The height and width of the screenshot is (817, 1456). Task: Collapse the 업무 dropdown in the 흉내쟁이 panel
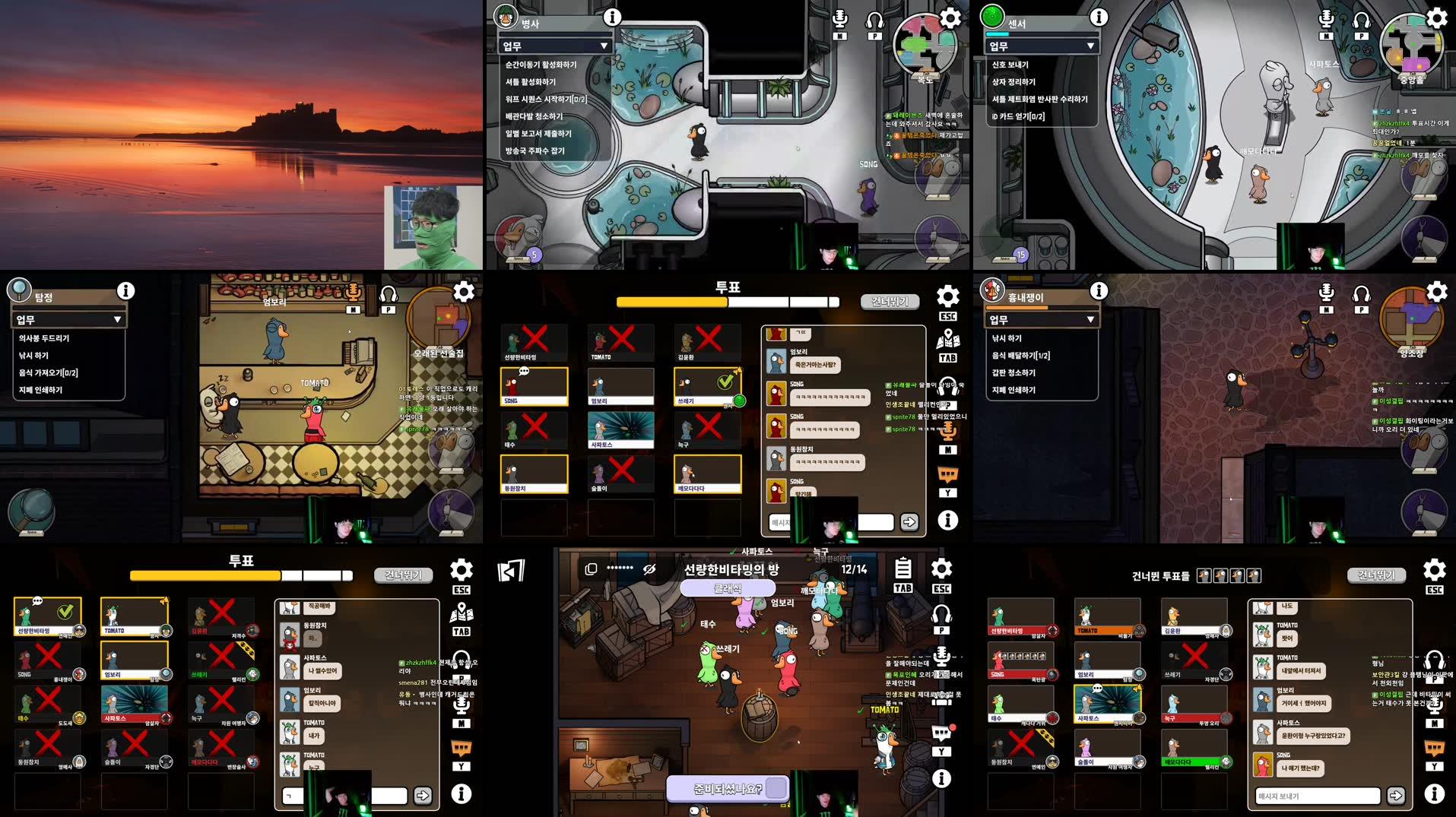click(x=1042, y=318)
